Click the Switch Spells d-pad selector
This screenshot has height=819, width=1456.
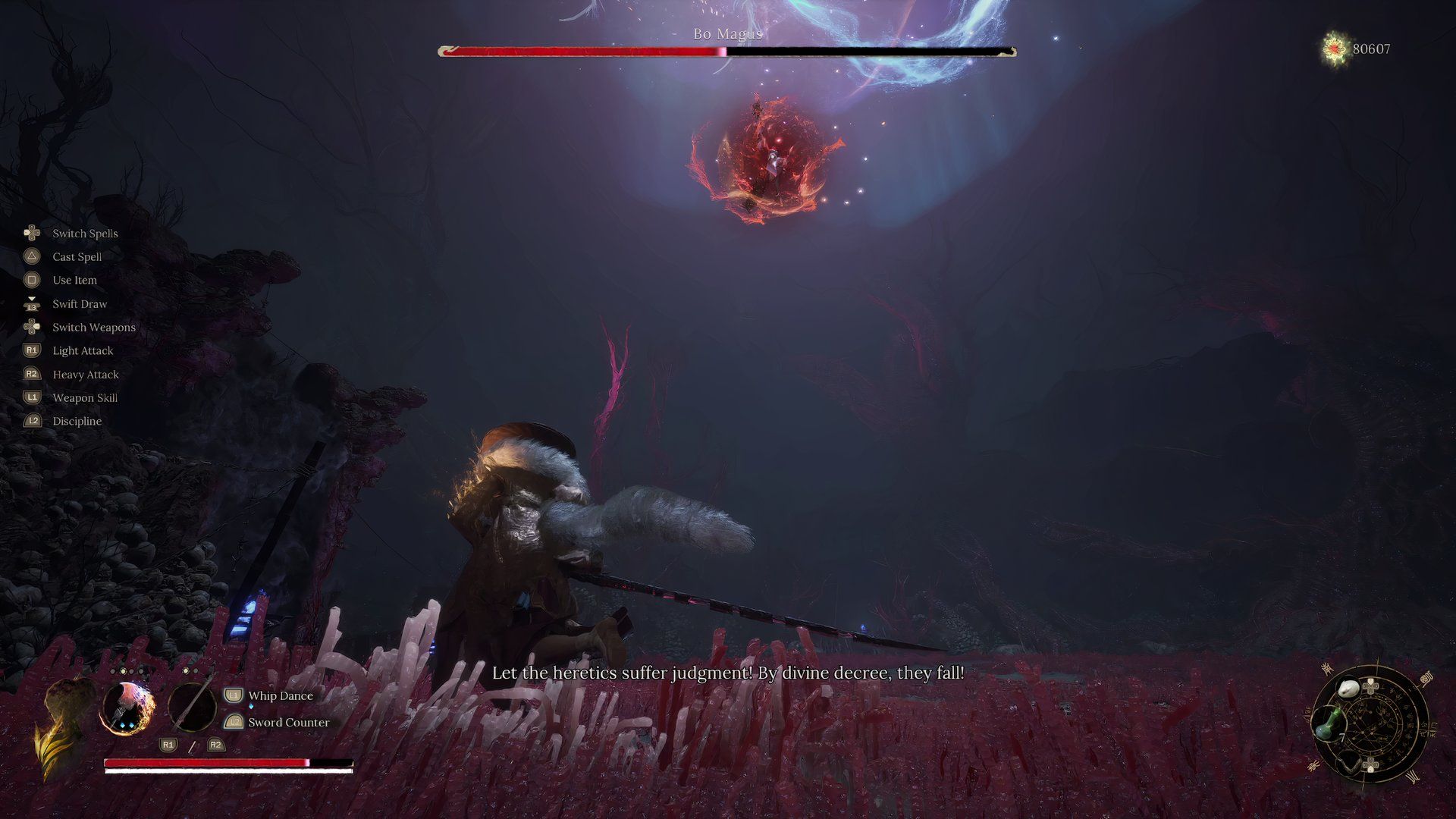coord(30,233)
